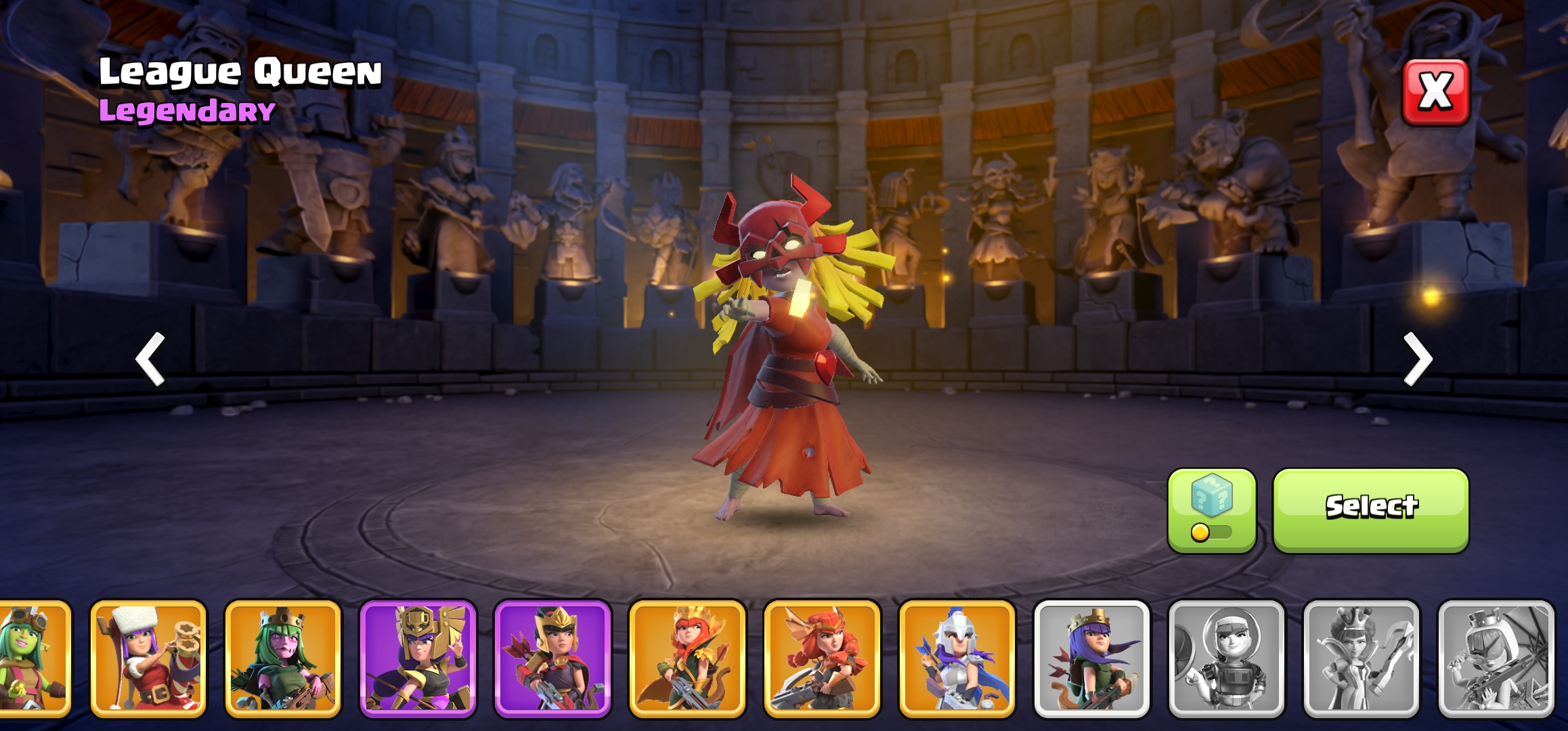Choose the Santa-hat winter queen skin
Viewport: 1568px width, 731px height.
coord(148,659)
